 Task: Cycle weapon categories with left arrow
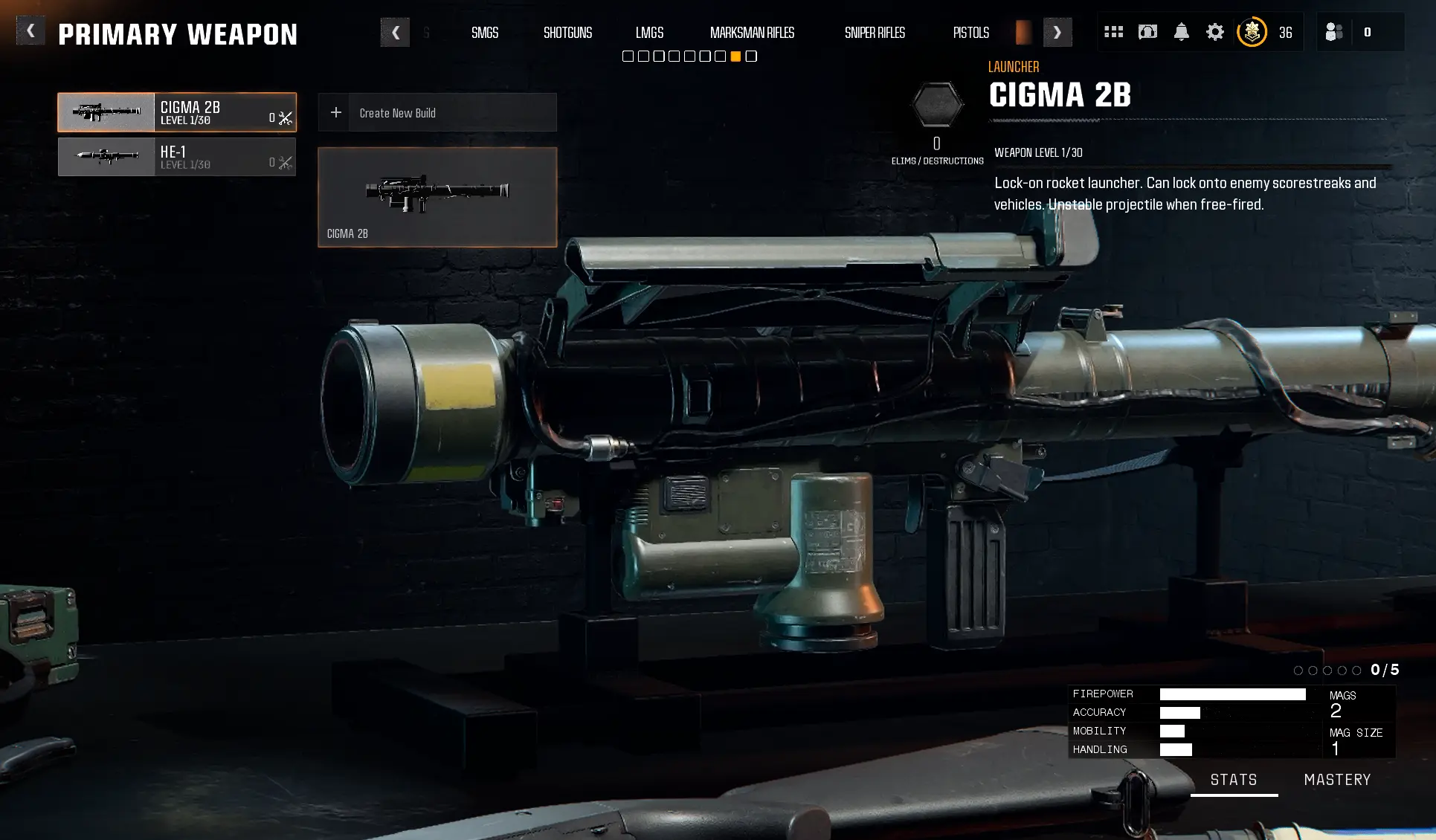tap(395, 33)
